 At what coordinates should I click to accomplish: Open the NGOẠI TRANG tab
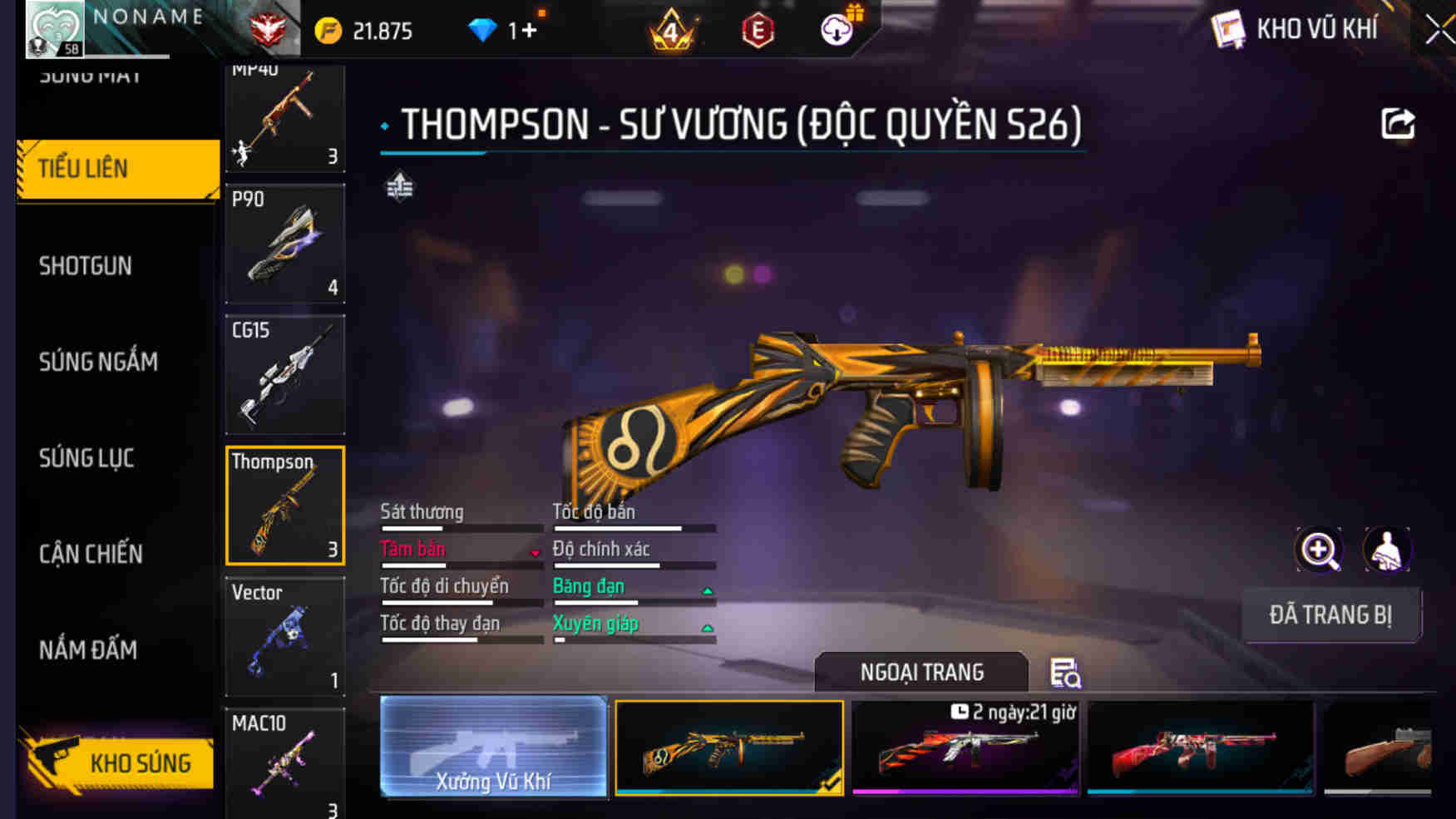[x=921, y=672]
